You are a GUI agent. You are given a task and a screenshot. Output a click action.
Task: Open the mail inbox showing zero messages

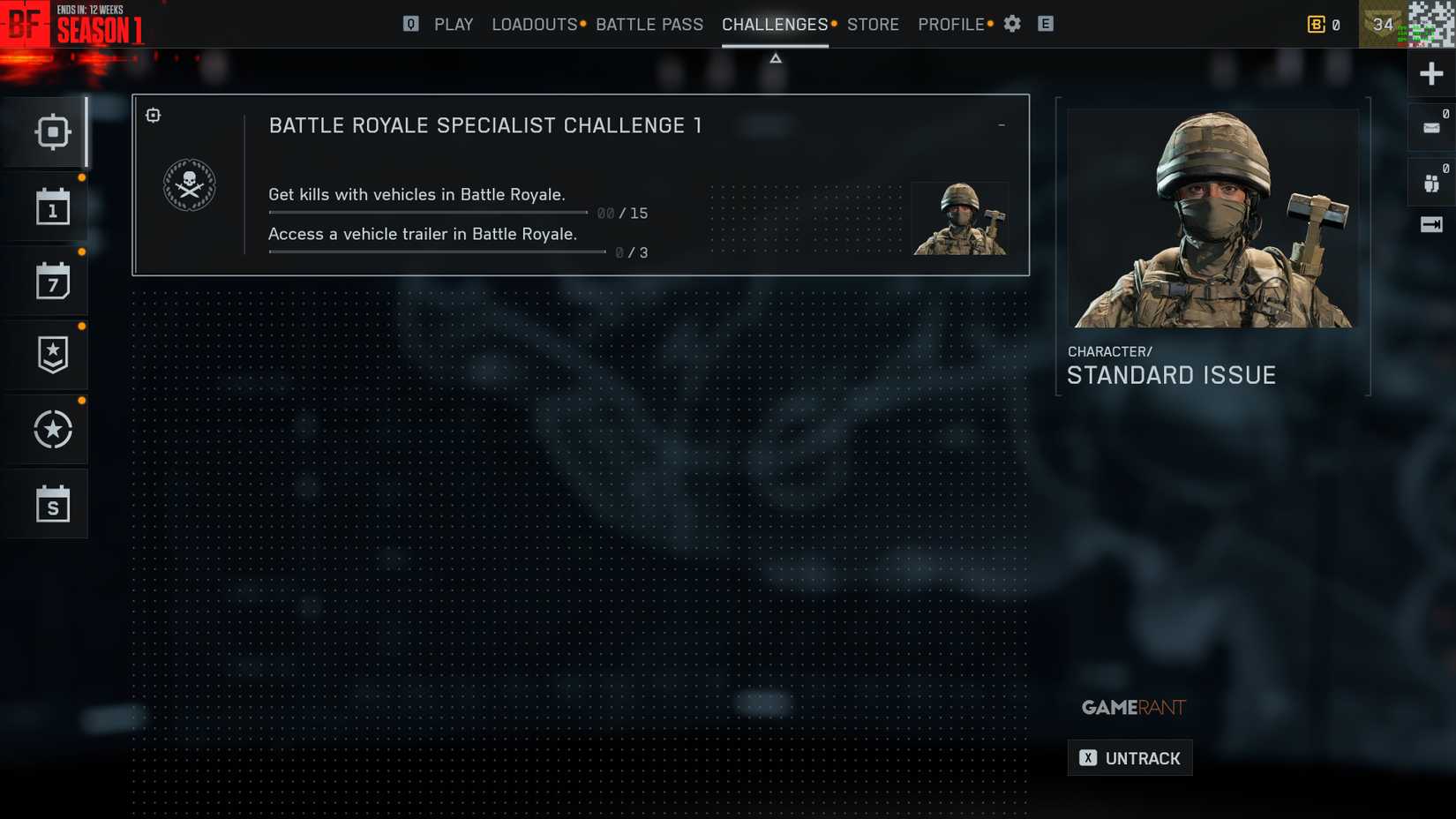tap(1430, 126)
